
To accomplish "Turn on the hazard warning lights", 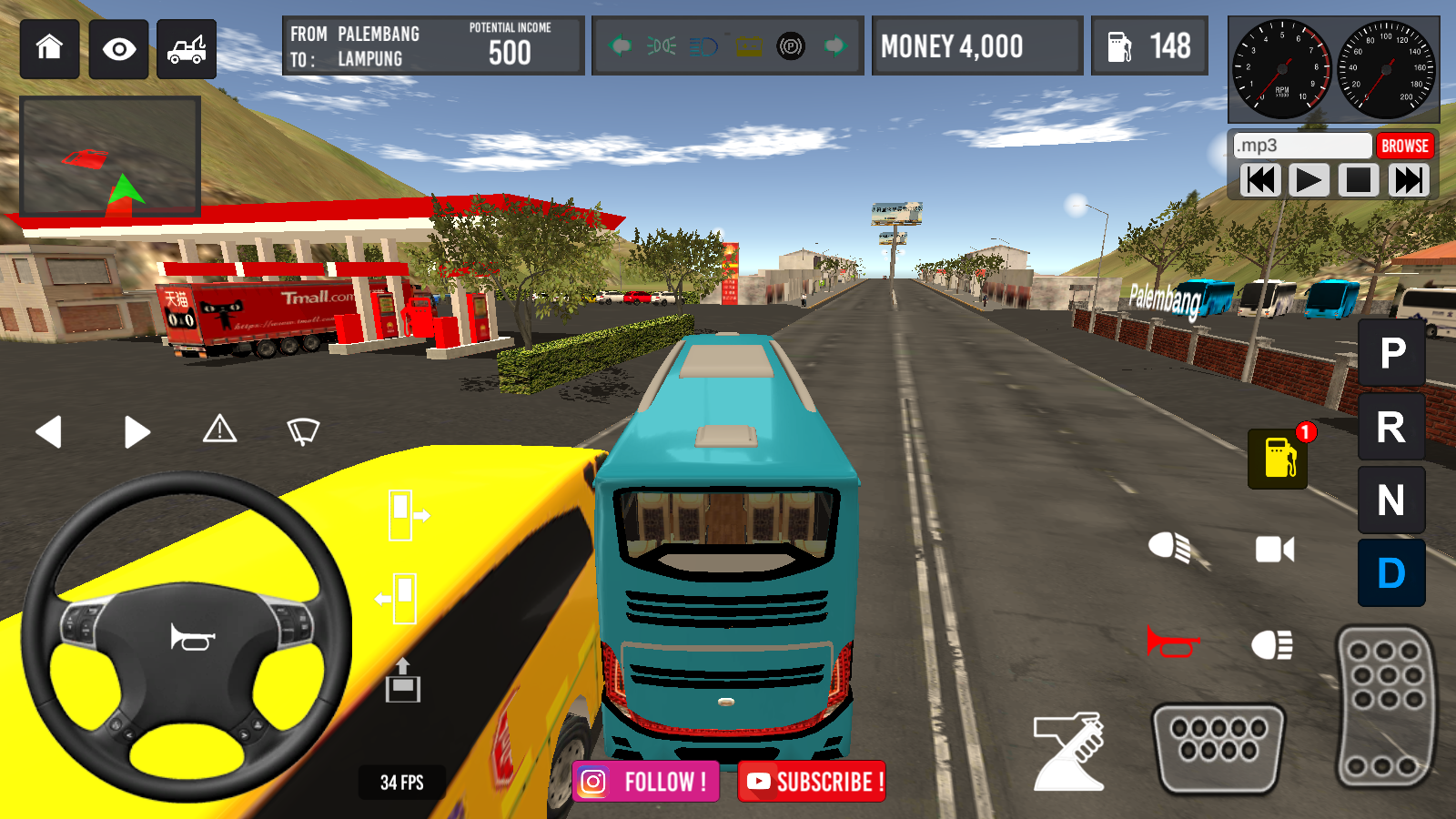I will (x=219, y=430).
